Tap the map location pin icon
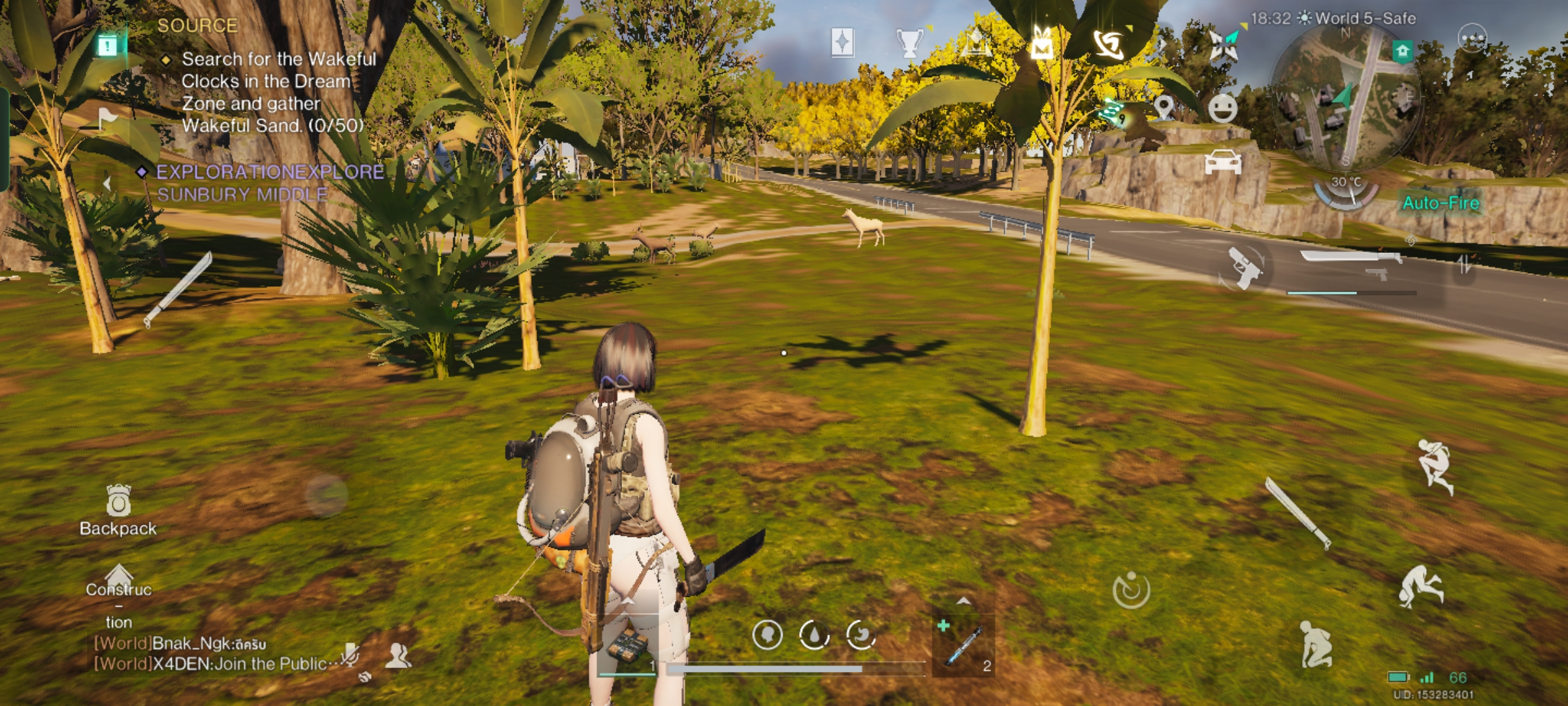Viewport: 1568px width, 706px height. pos(1164,108)
